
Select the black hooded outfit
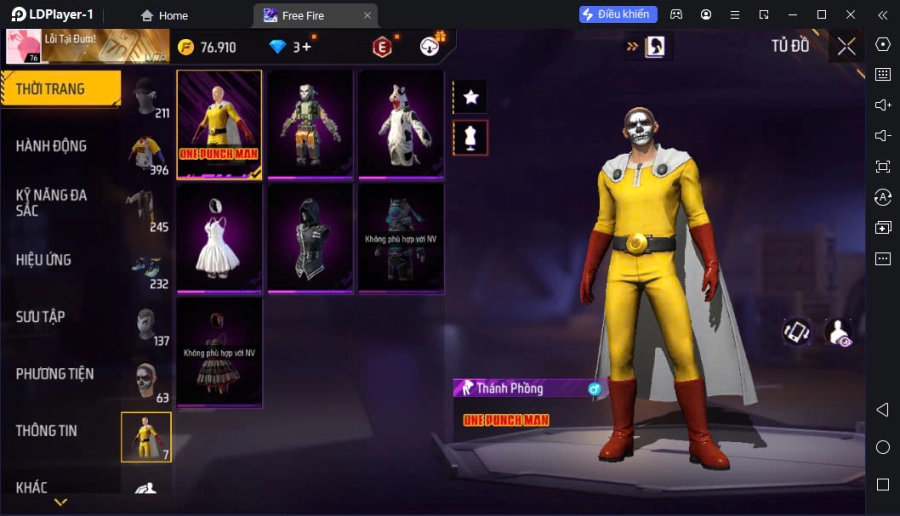(310, 238)
